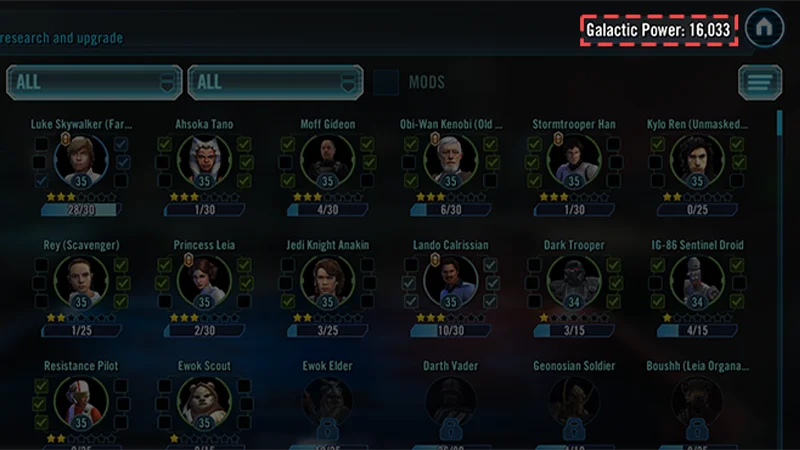This screenshot has width=800, height=450.
Task: Go to the home screen
Action: 764,29
